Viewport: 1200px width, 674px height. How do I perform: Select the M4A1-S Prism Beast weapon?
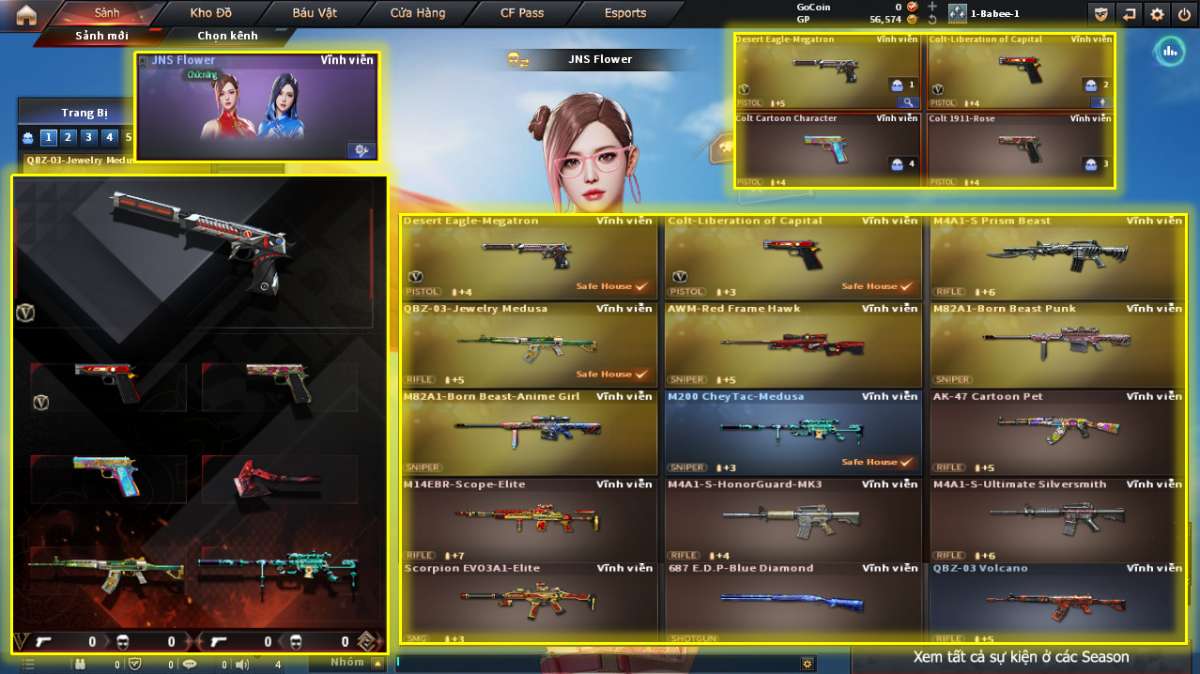(1056, 257)
